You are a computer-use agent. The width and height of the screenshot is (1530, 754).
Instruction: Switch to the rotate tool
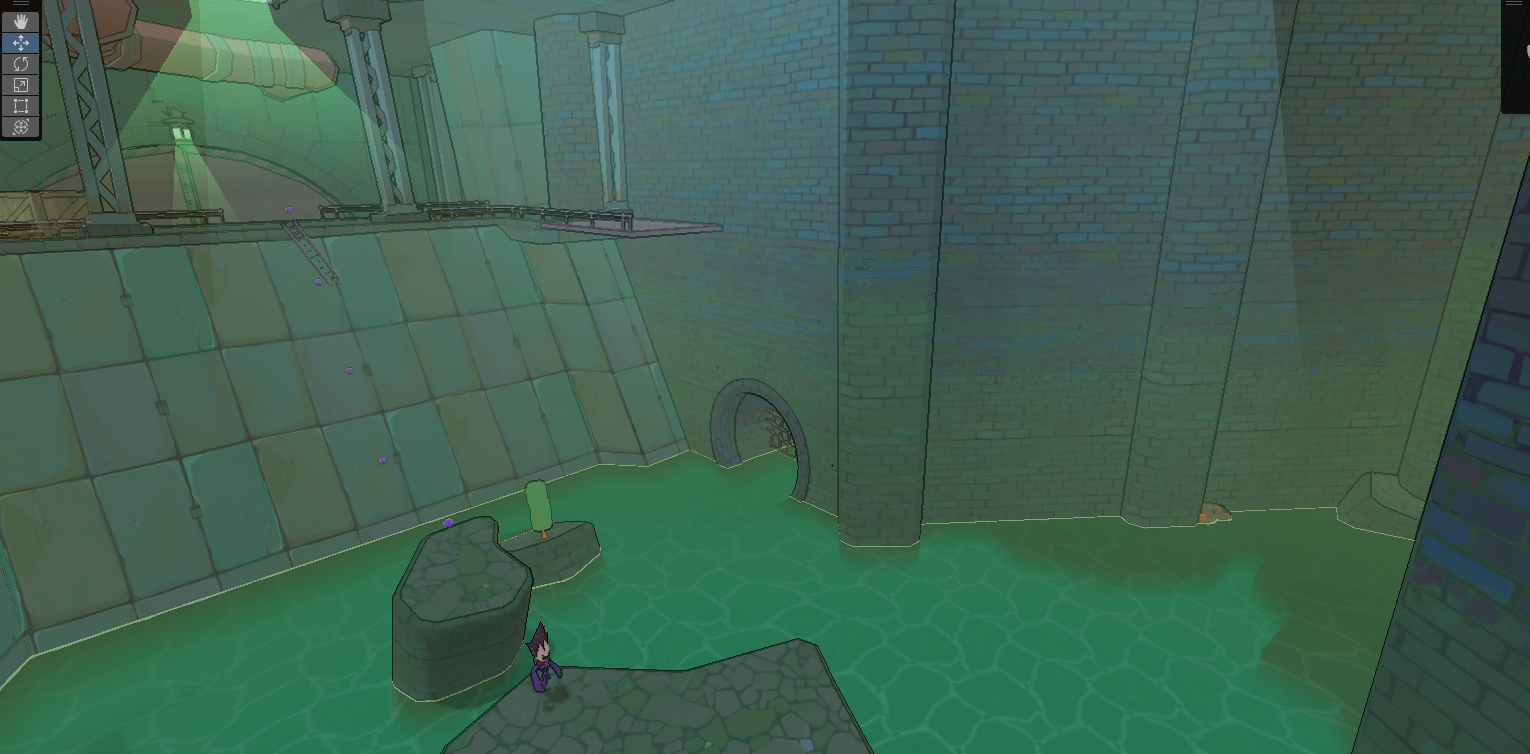point(20,63)
